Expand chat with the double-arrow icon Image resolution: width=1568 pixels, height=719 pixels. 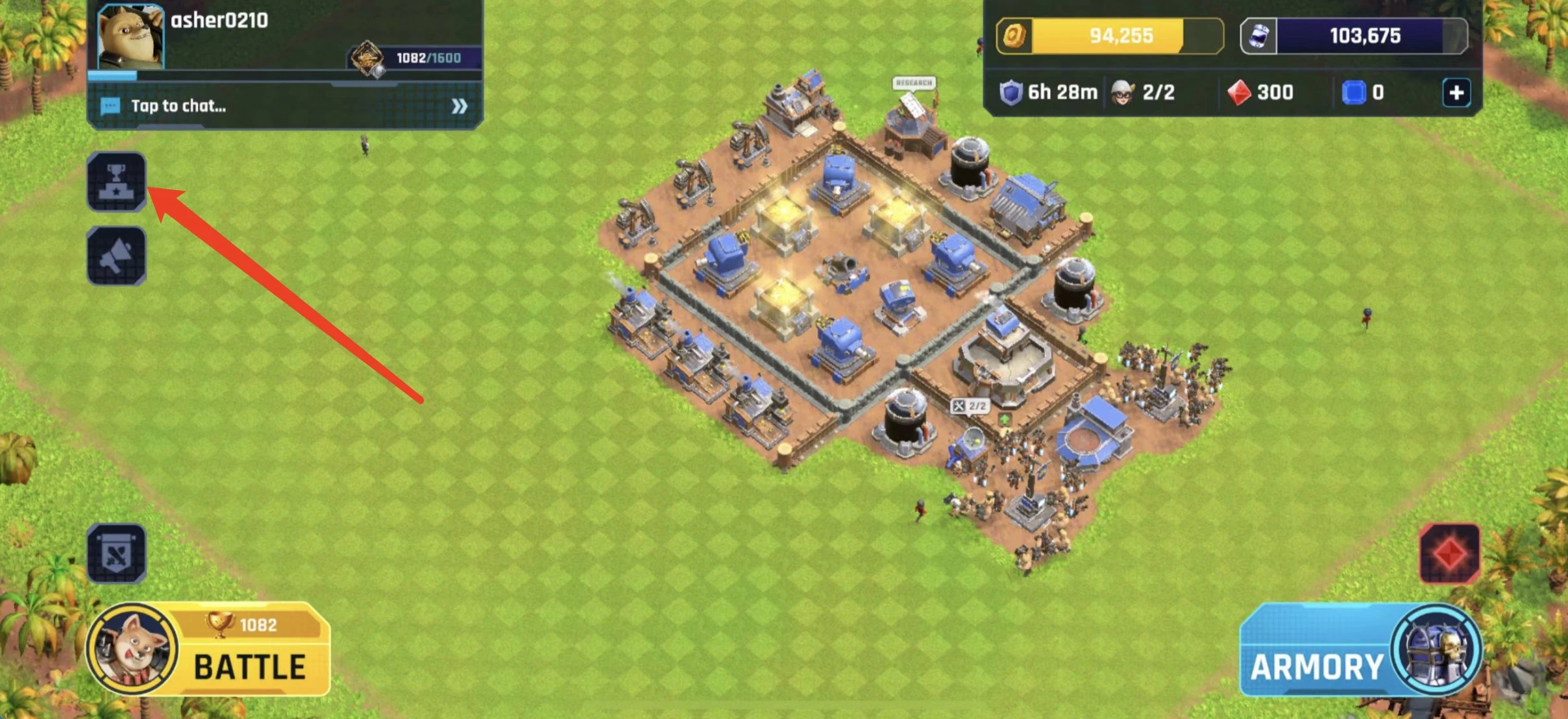point(459,106)
